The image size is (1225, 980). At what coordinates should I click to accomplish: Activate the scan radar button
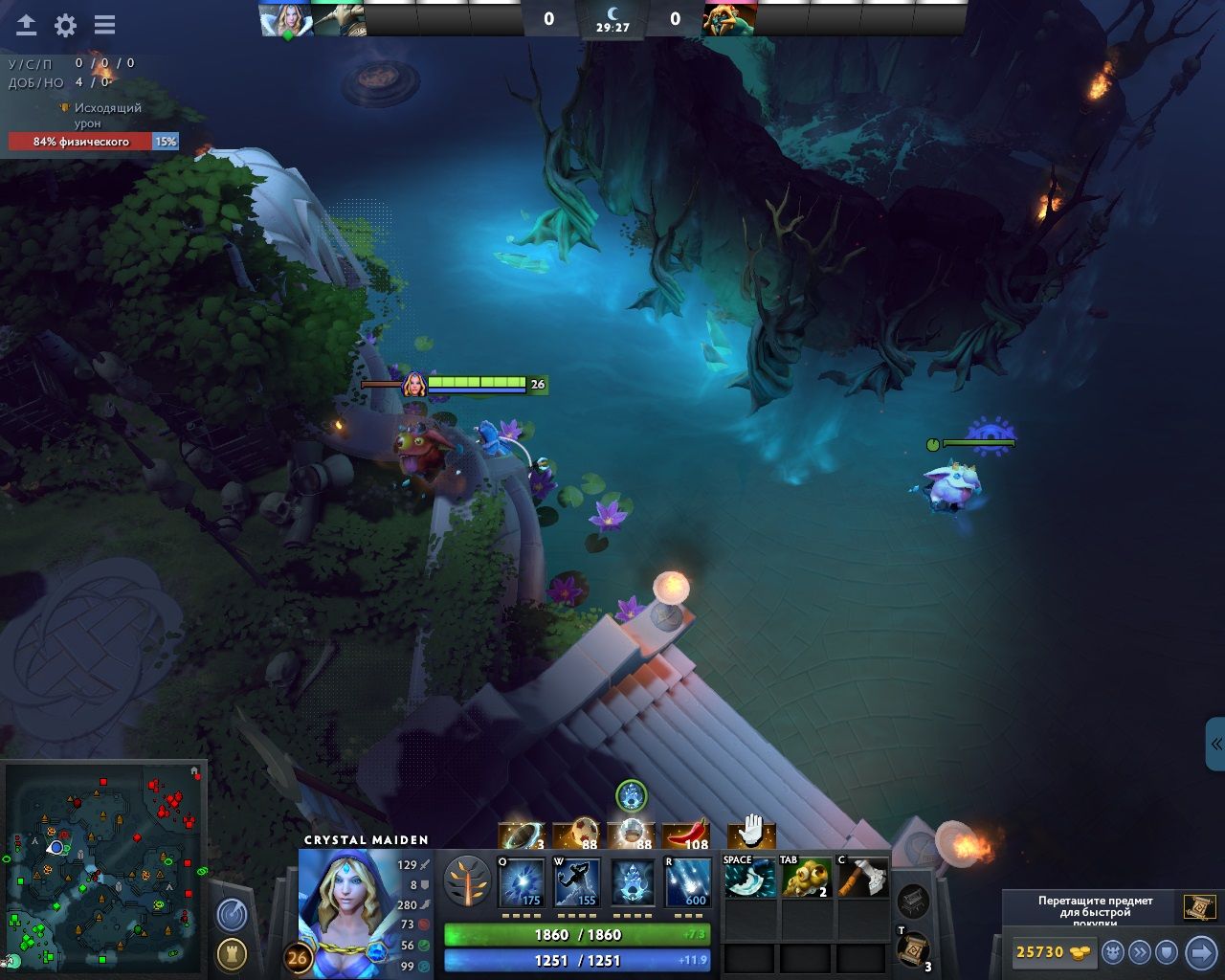tap(231, 916)
